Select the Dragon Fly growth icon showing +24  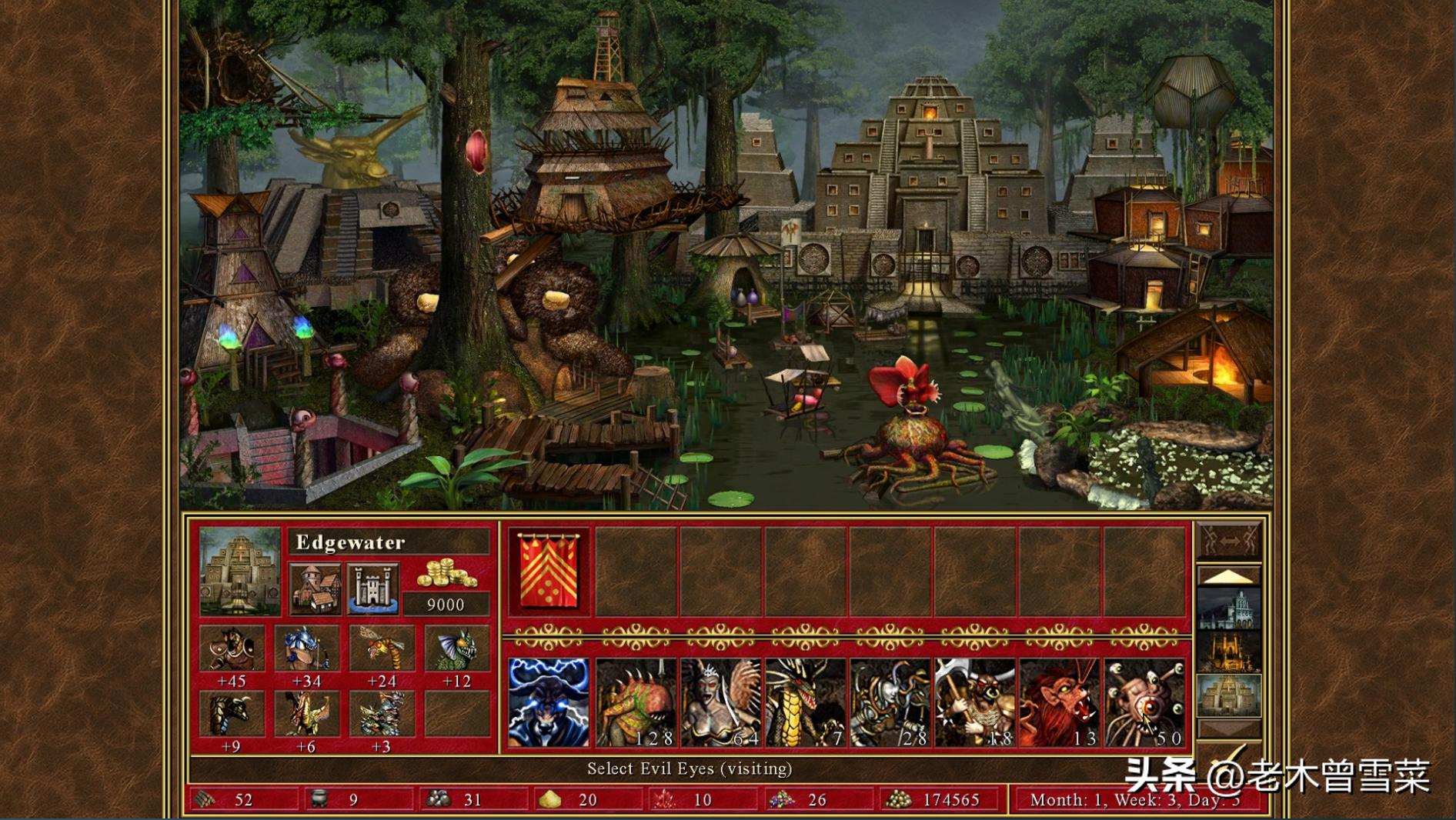[x=382, y=648]
